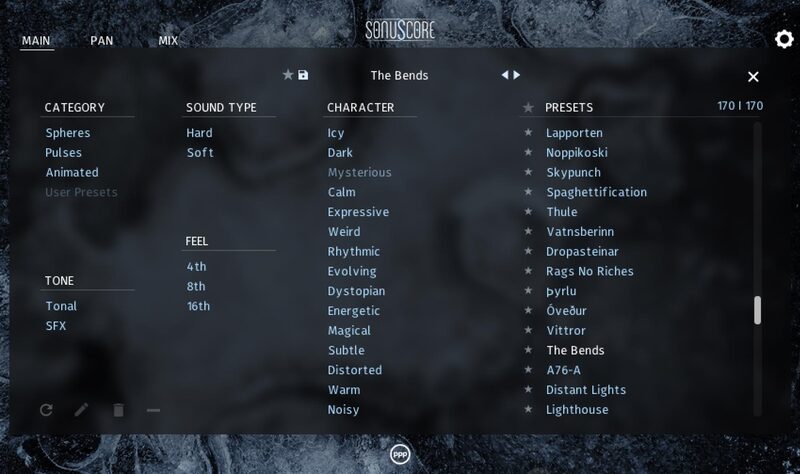Go to the next preset arrow

point(517,75)
